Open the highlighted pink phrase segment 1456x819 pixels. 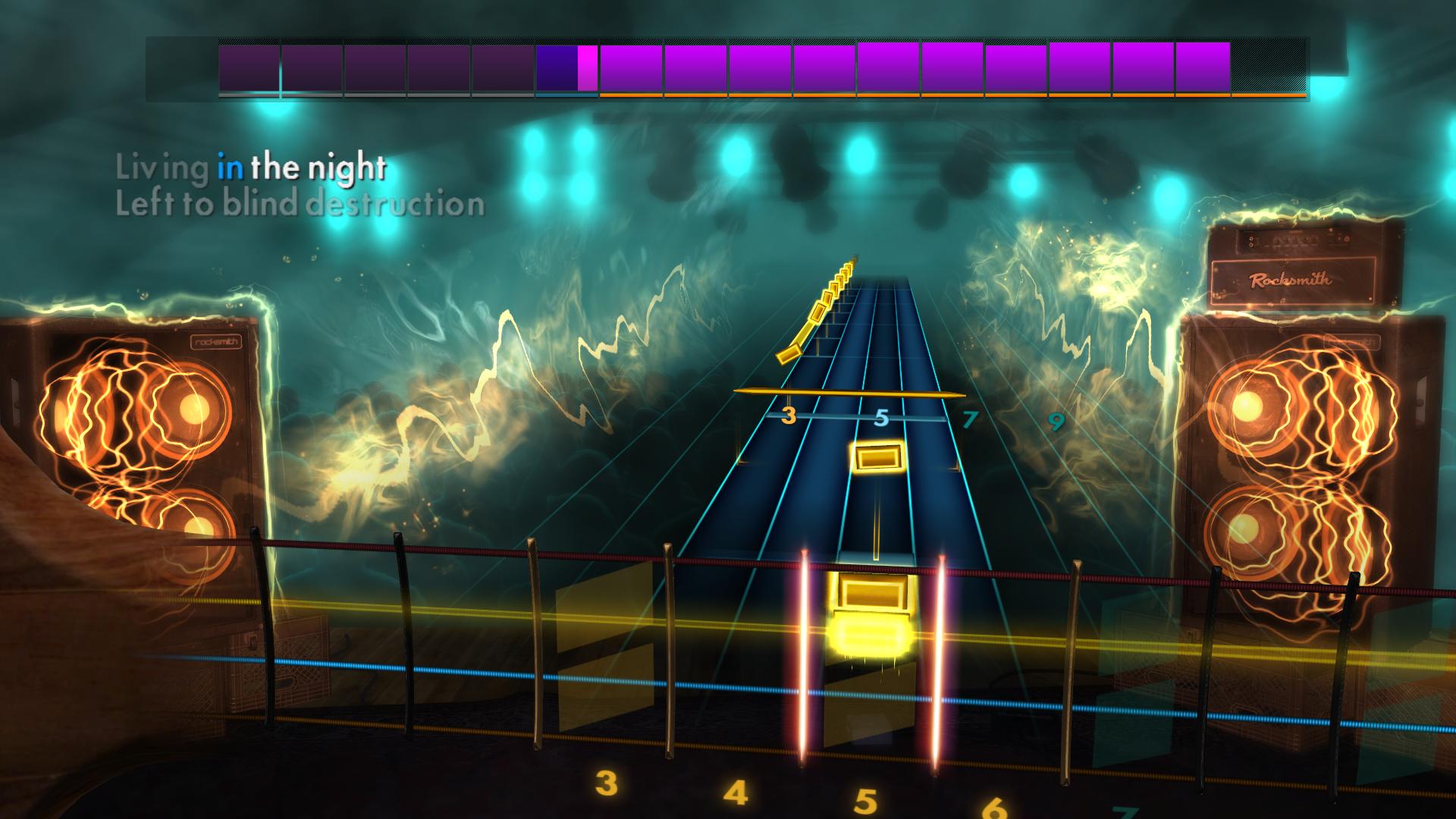588,68
